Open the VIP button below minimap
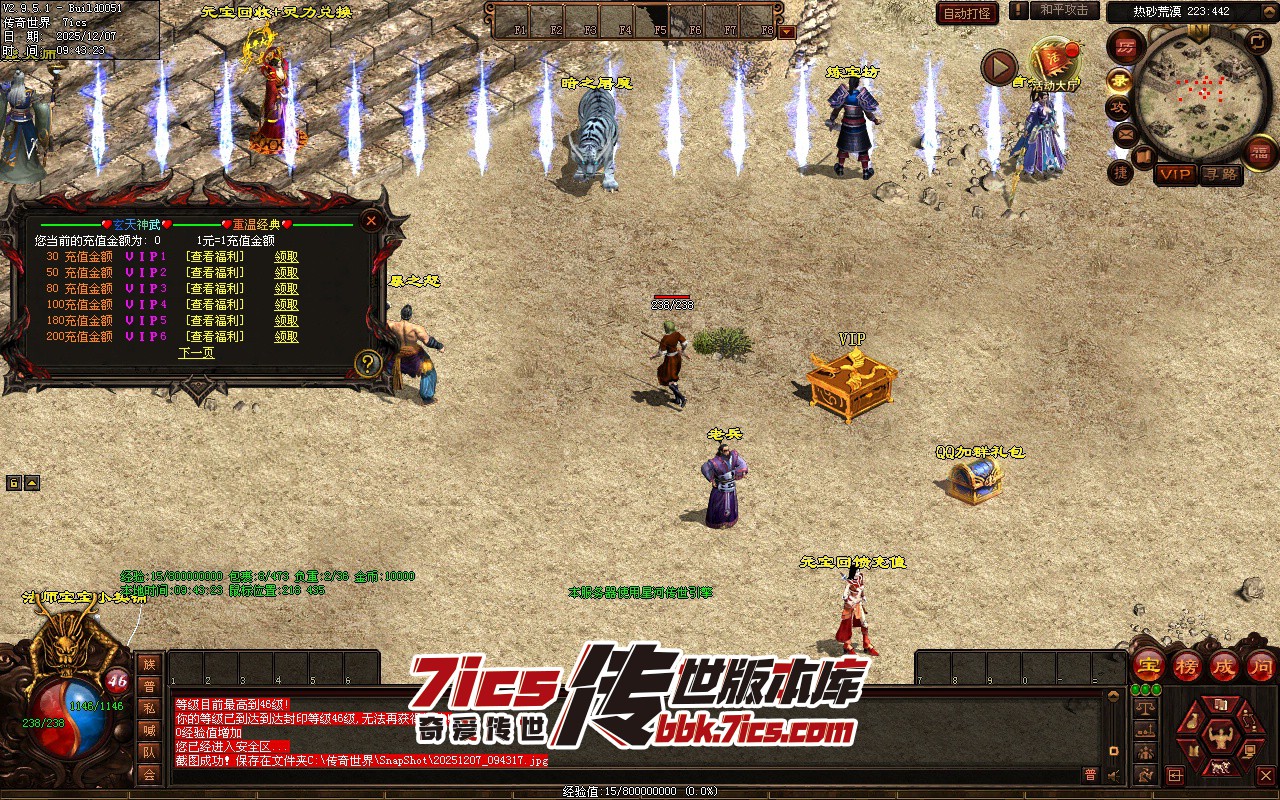 click(1175, 174)
